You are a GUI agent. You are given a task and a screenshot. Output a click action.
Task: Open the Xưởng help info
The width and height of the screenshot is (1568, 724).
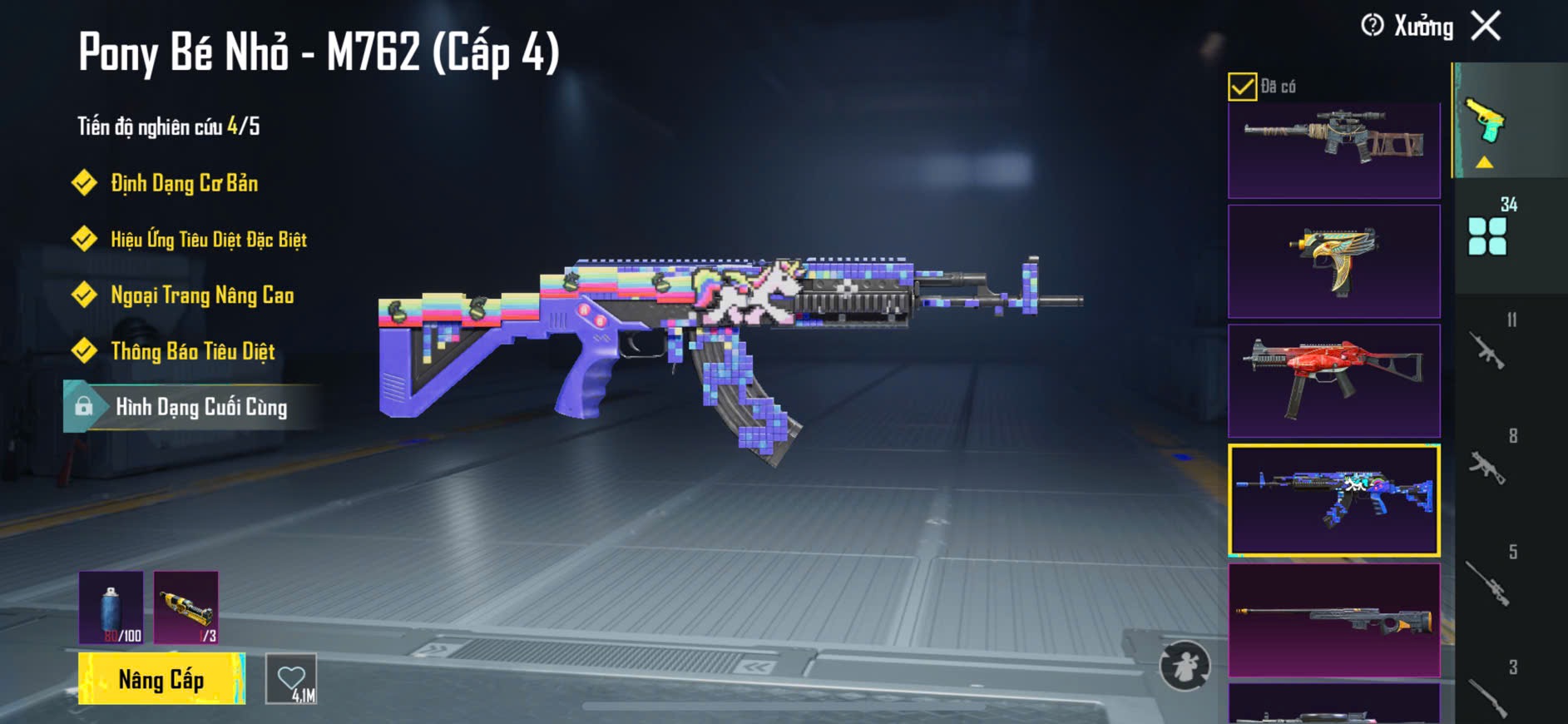(1373, 26)
